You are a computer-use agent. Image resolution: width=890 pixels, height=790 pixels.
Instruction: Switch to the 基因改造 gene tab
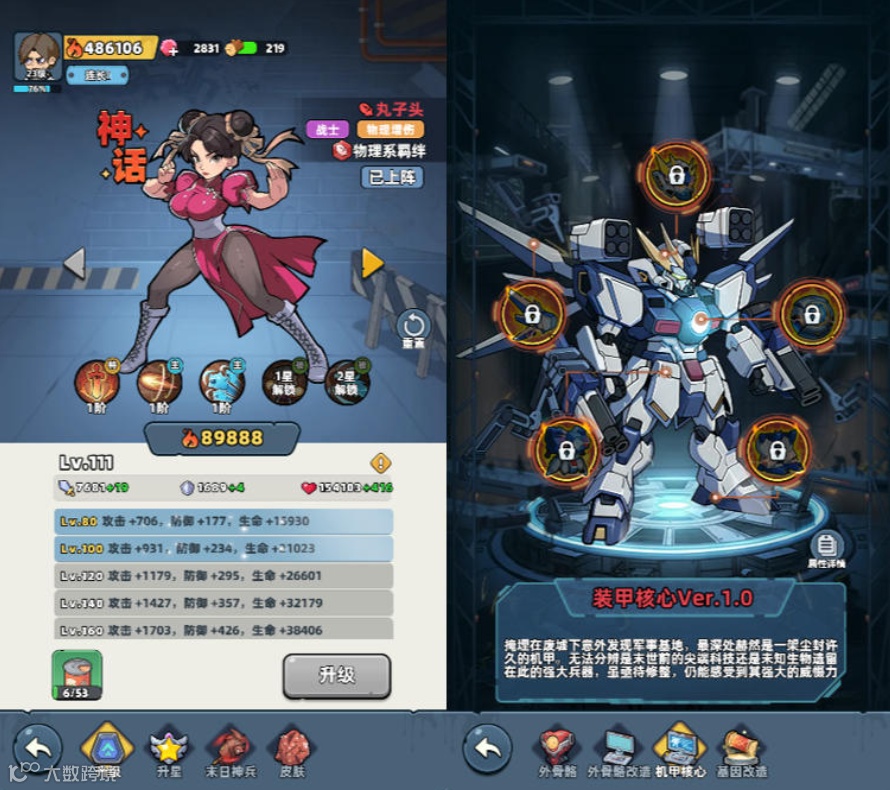742,750
